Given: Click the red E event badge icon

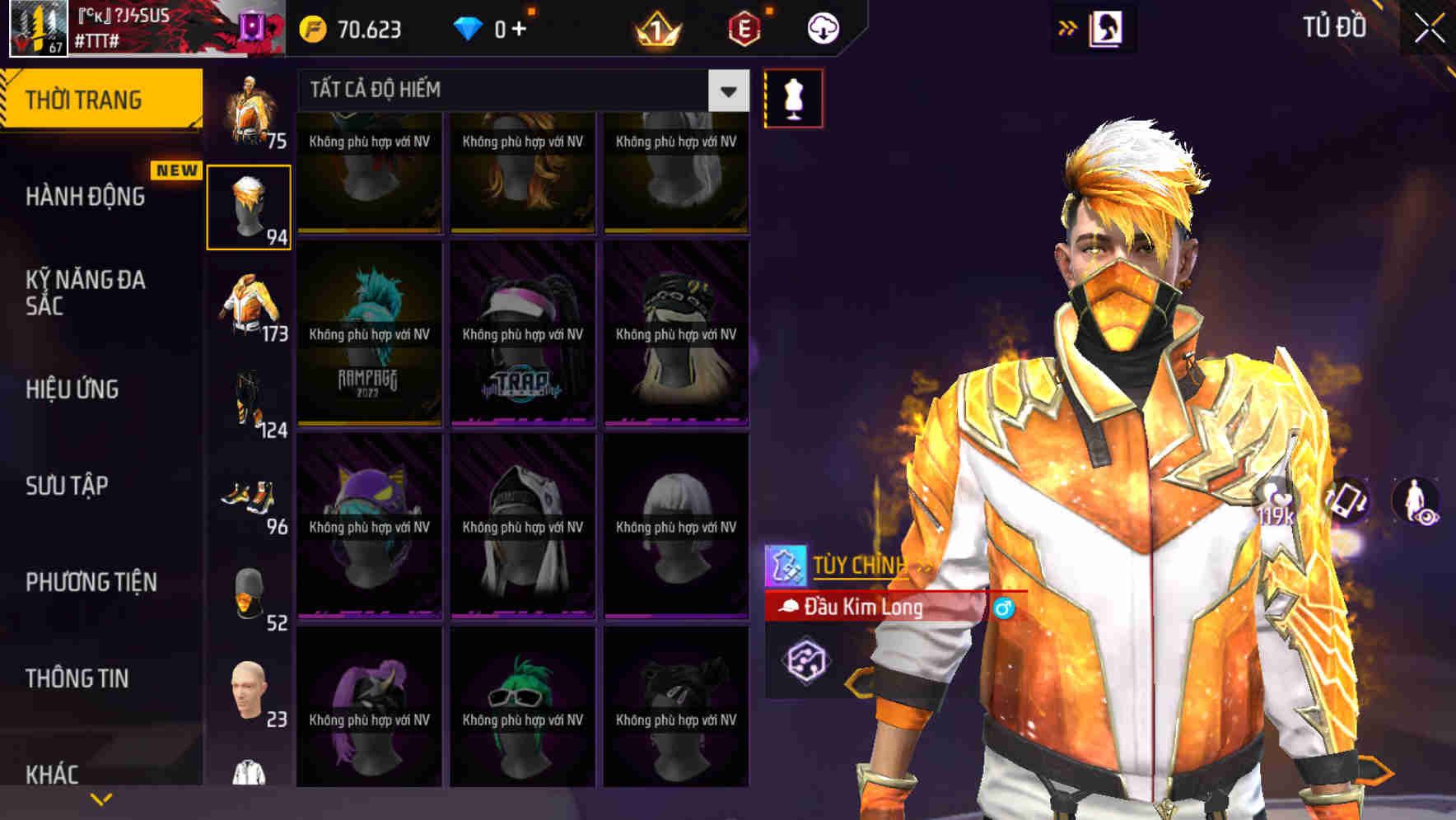Looking at the screenshot, I should pyautogui.click(x=745, y=26).
